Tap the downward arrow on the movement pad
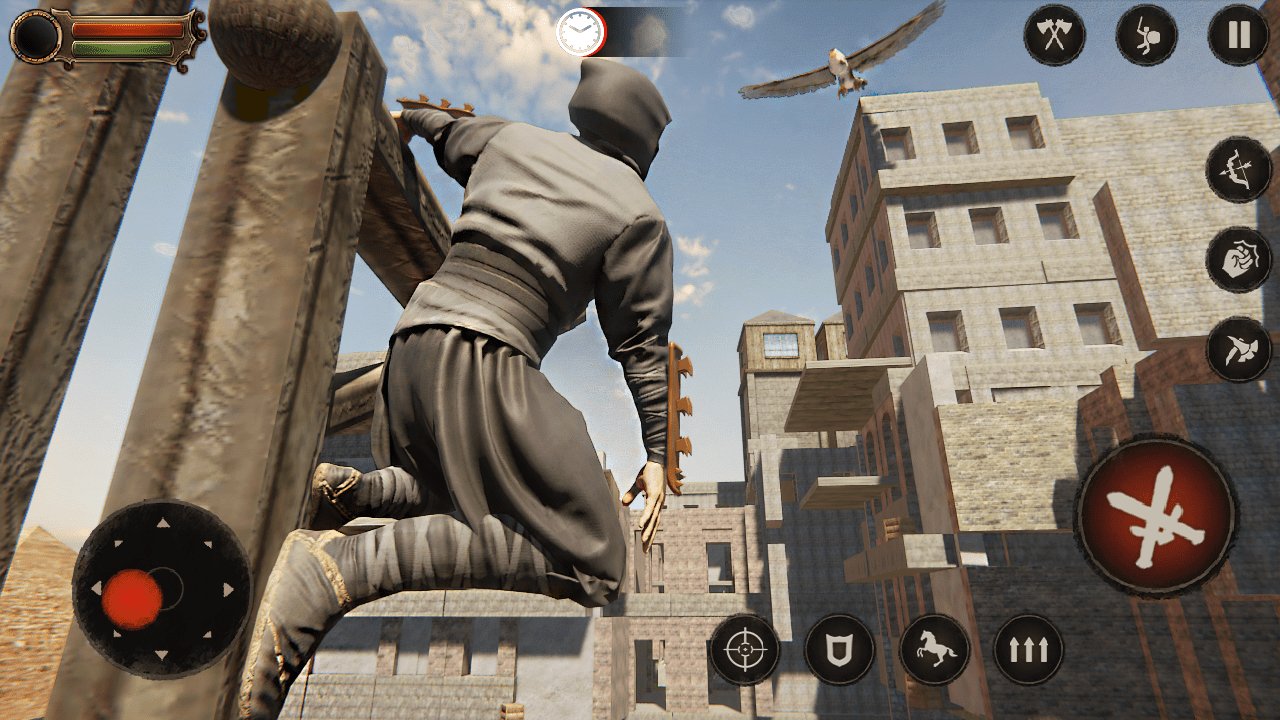The width and height of the screenshot is (1280, 720). (x=162, y=655)
